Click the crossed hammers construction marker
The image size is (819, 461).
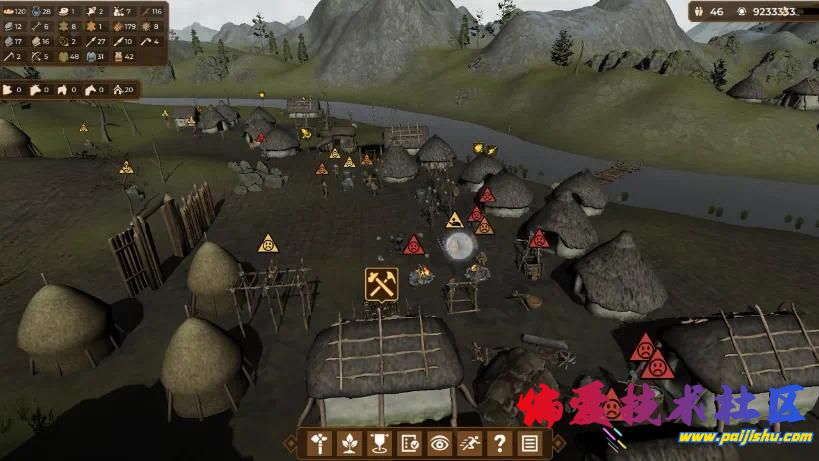click(x=382, y=284)
